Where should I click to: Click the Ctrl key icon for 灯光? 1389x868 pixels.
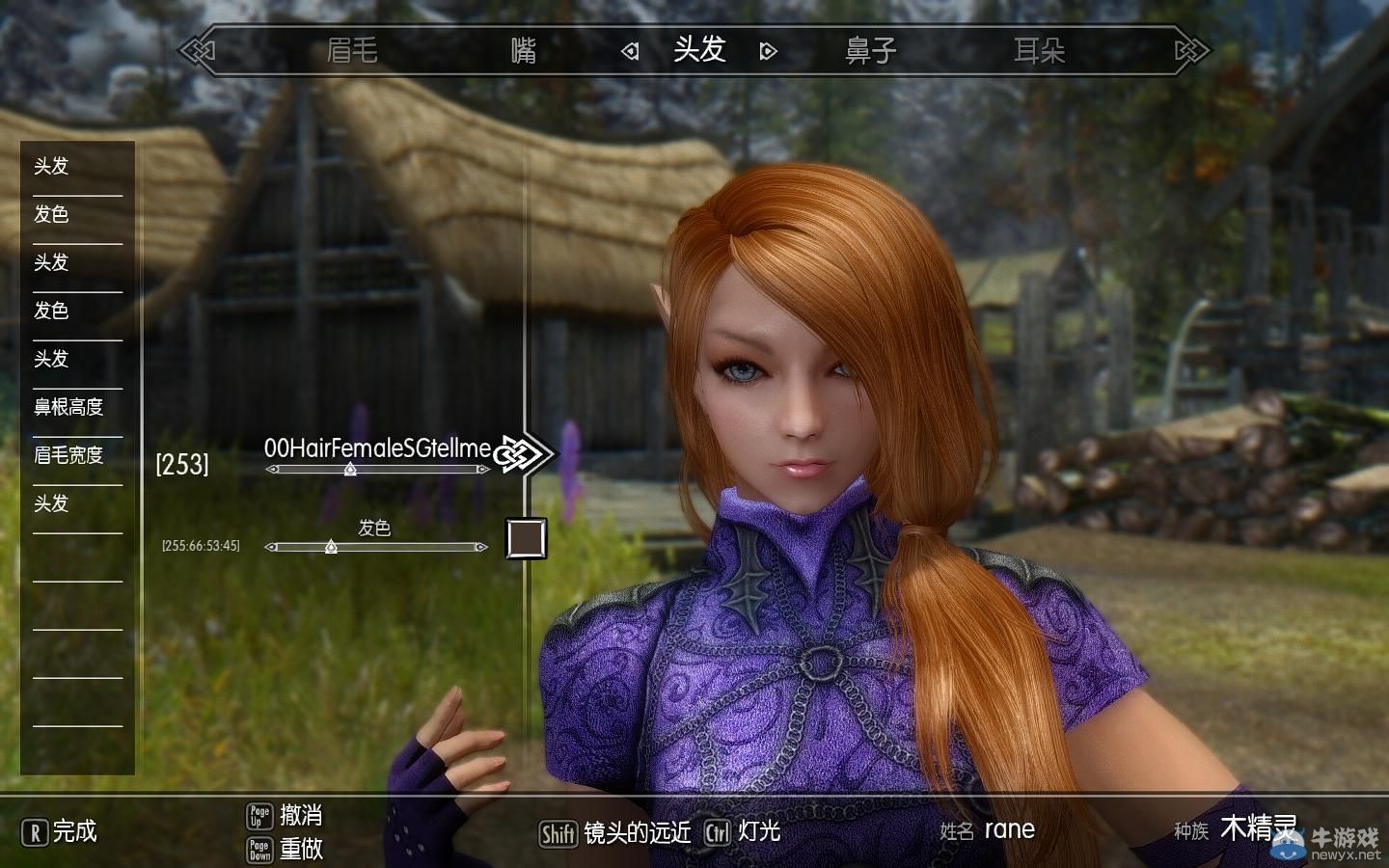[x=718, y=830]
